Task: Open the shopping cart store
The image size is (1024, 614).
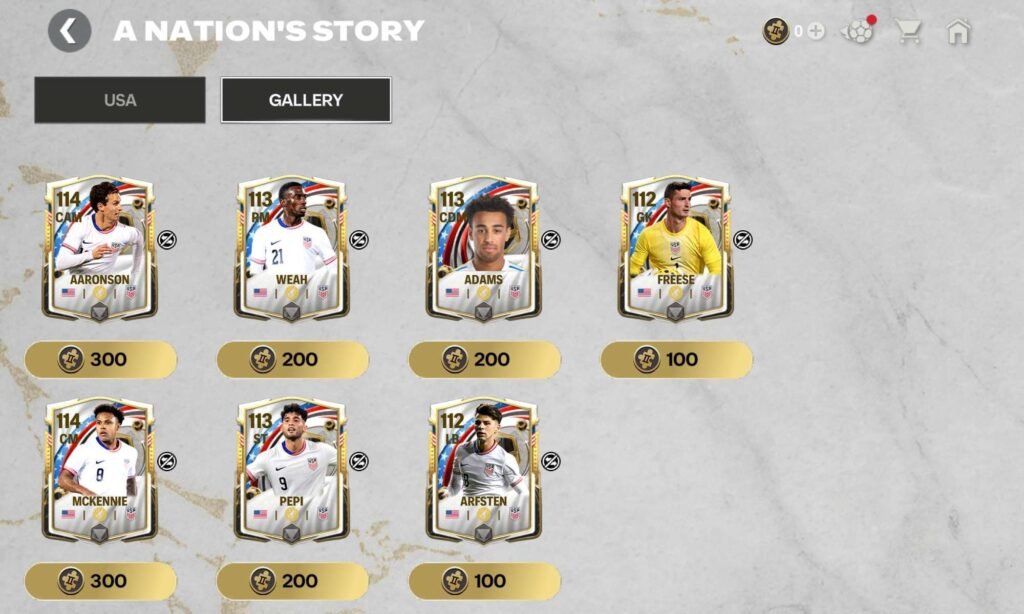Action: 909,31
